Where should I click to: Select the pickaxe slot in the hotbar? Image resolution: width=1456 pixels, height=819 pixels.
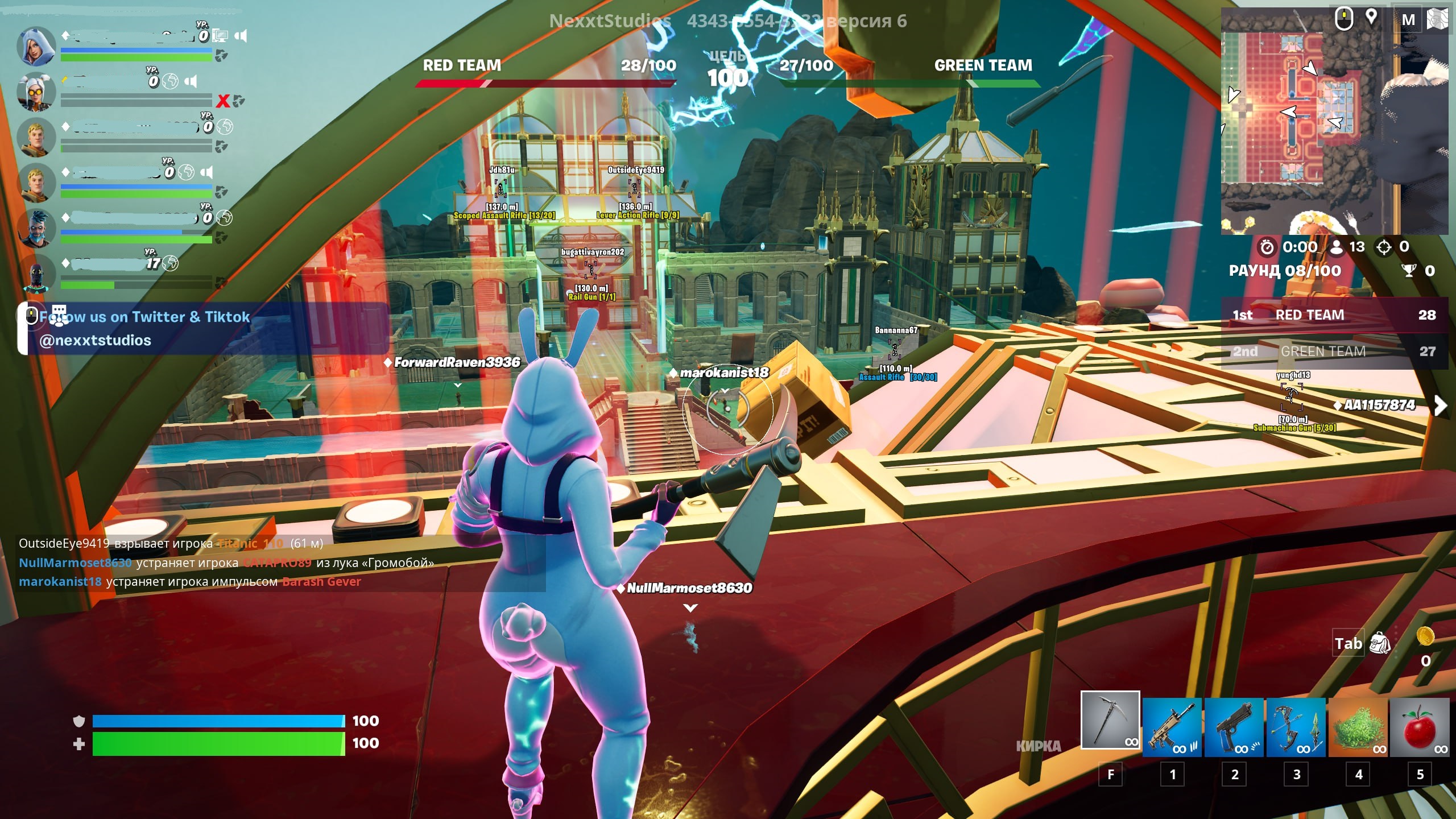tap(1110, 720)
